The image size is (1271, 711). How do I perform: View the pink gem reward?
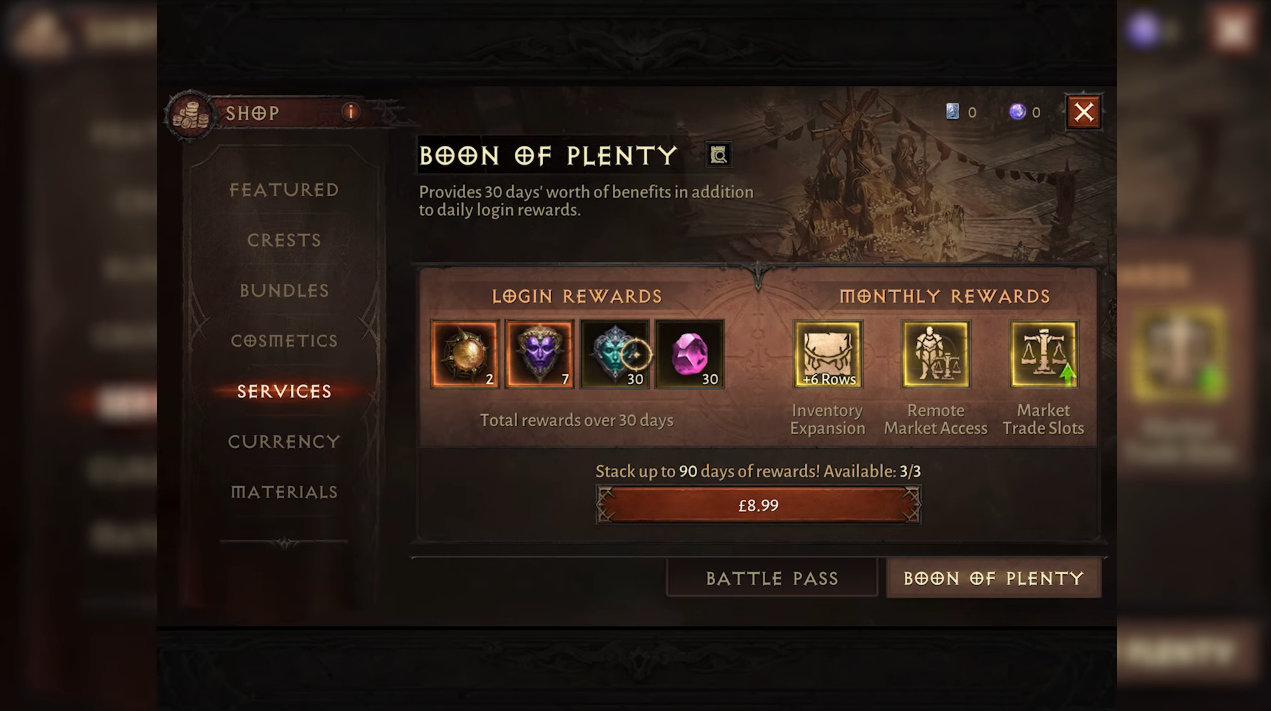(x=690, y=354)
